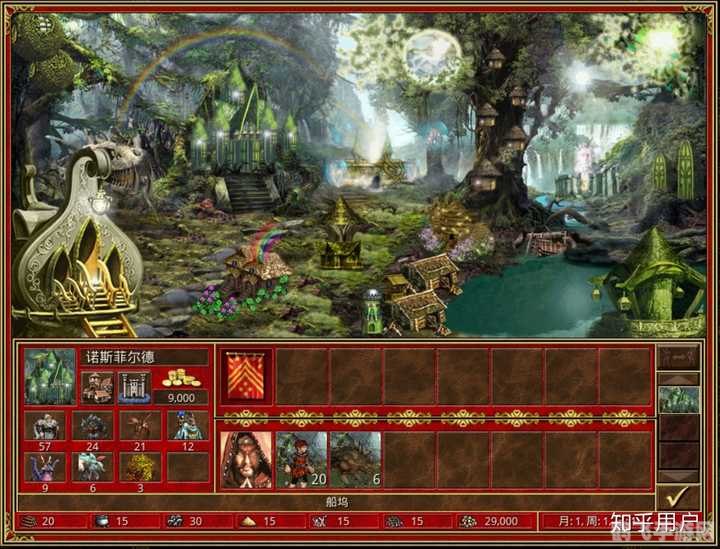Select the purple creature icon showing 9

[x=44, y=467]
